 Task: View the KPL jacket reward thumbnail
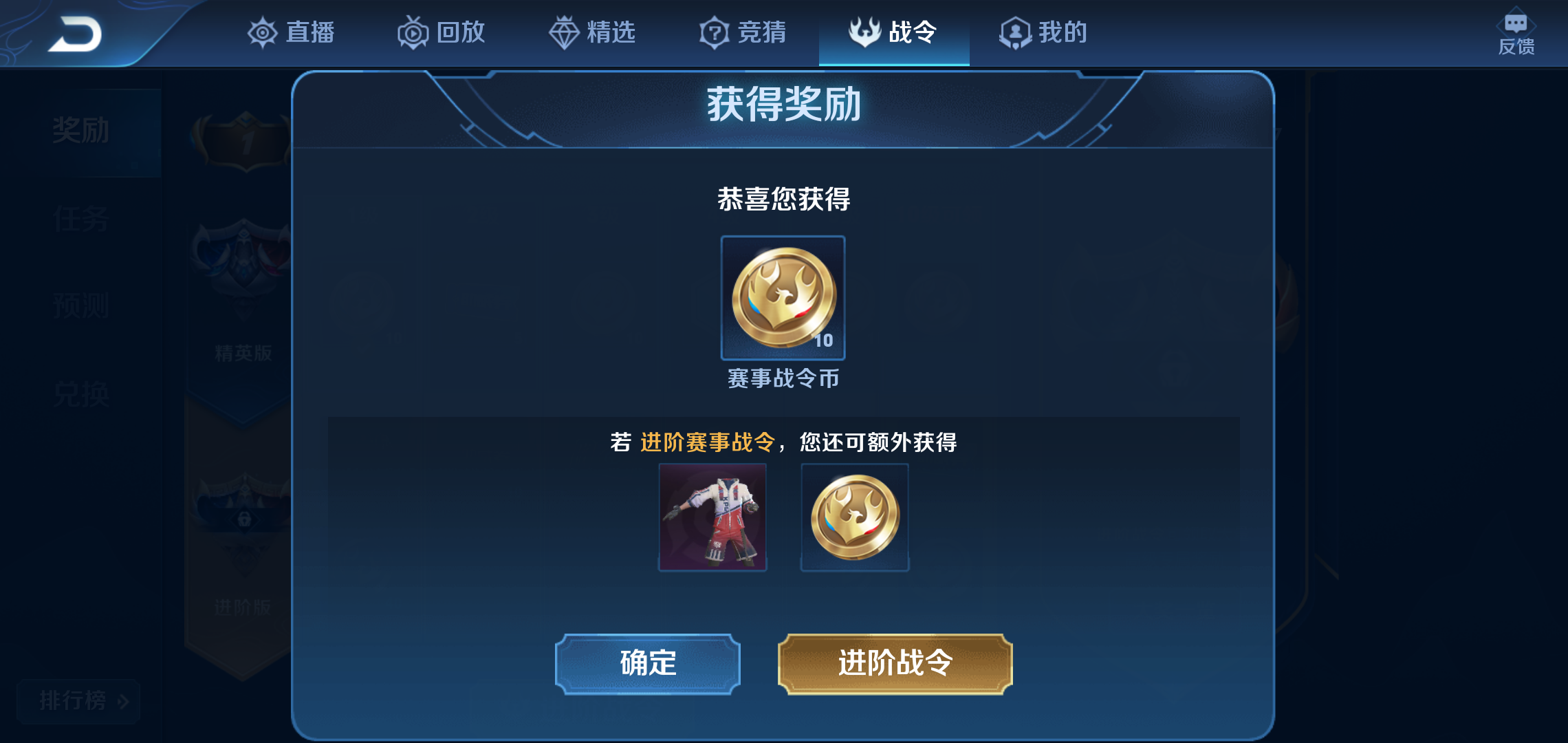point(712,516)
